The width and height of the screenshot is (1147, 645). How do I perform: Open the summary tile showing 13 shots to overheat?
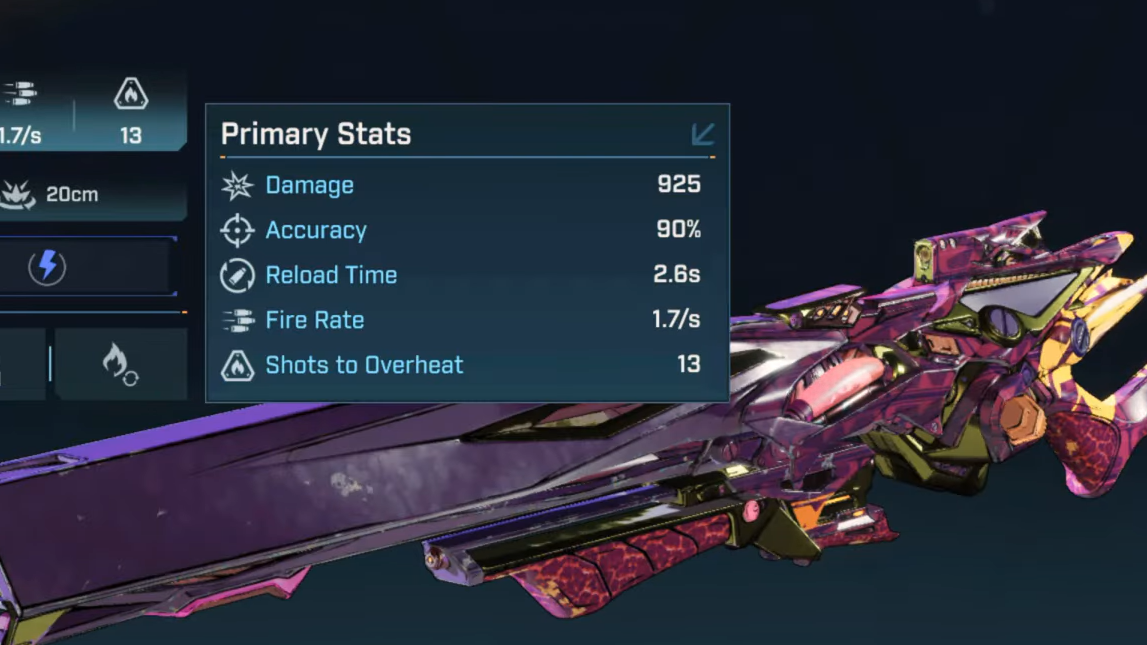coord(131,112)
